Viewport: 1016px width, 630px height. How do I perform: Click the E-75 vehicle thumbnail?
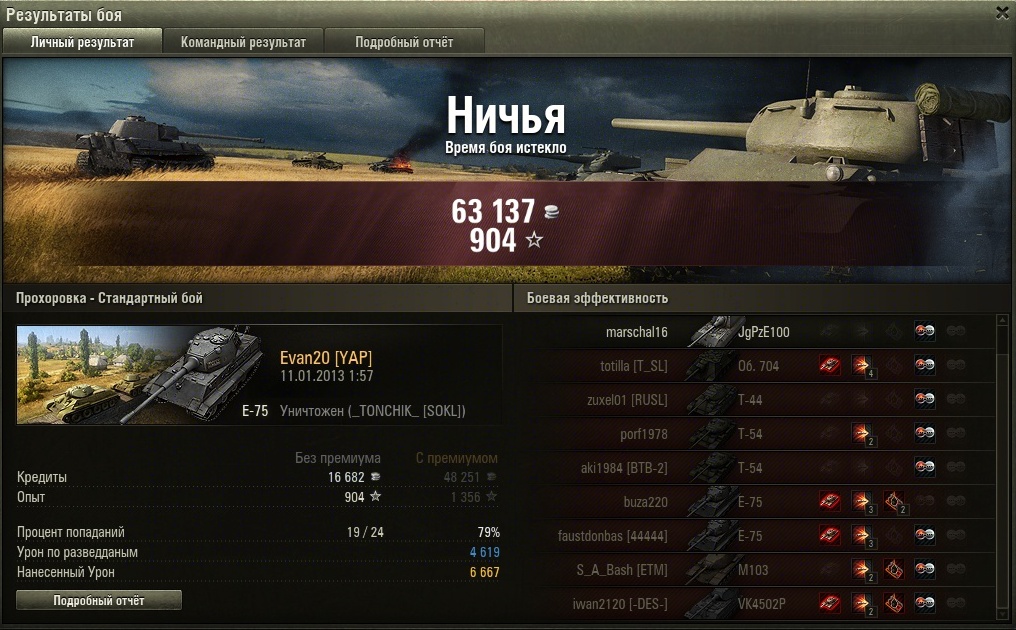146,374
